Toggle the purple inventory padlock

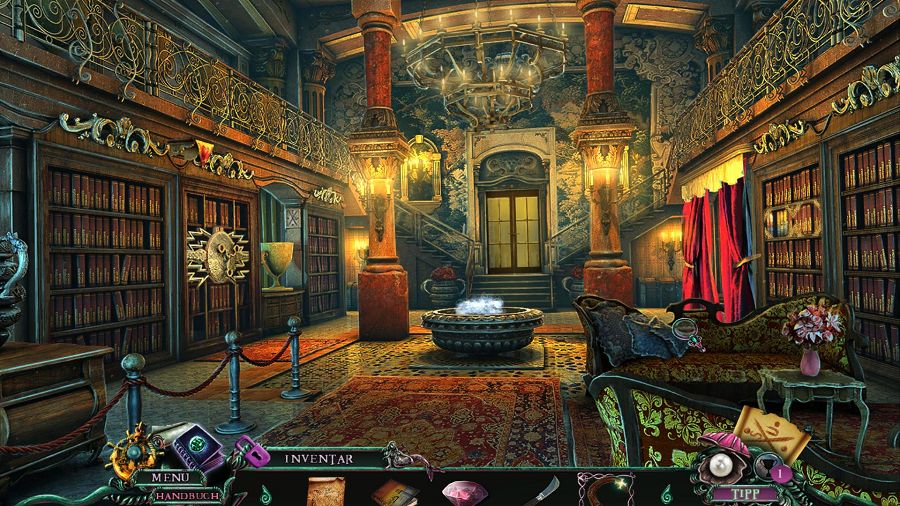(x=246, y=453)
